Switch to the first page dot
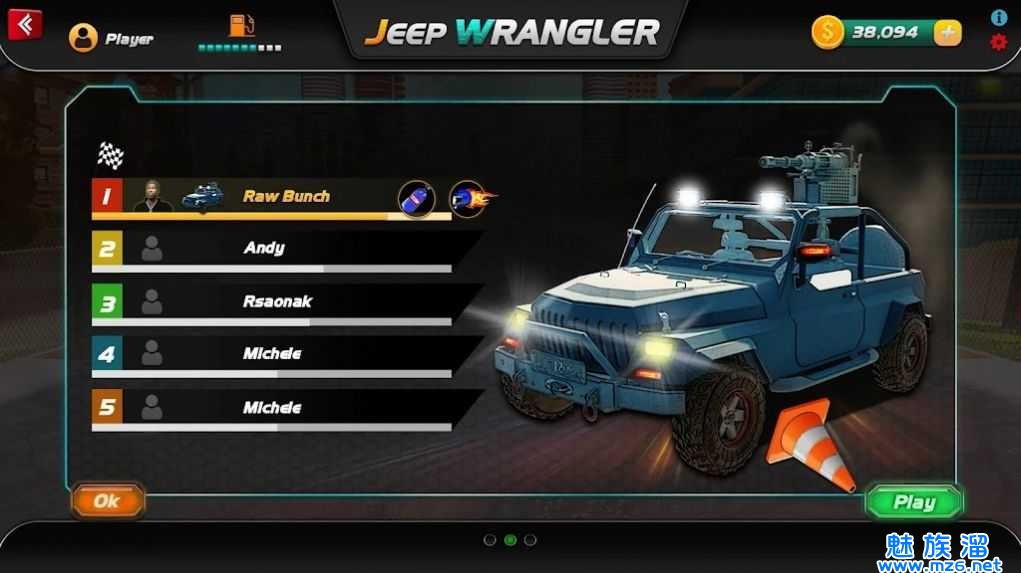1021x573 pixels. 490,540
